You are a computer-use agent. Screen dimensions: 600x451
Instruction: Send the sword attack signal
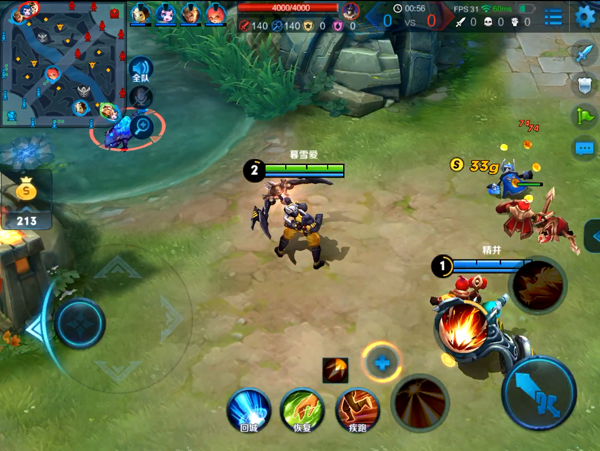pos(584,53)
